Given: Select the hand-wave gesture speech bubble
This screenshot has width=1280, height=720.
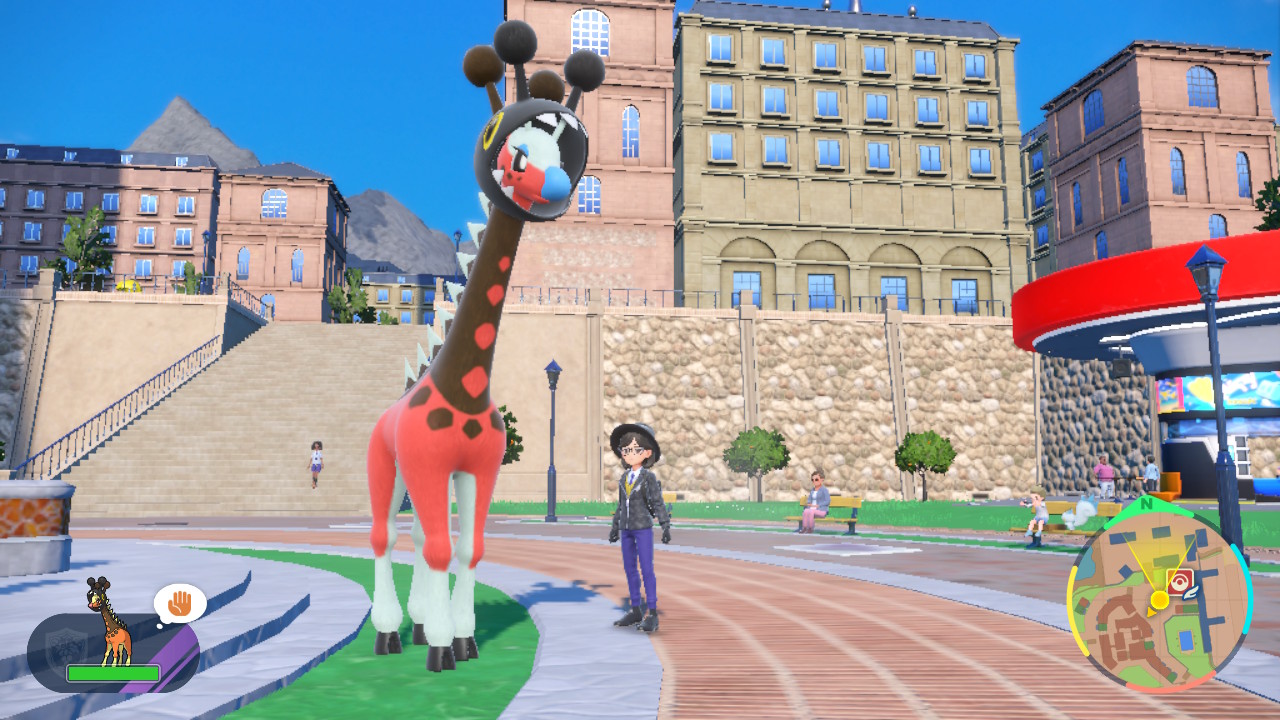Looking at the screenshot, I should coord(178,603).
